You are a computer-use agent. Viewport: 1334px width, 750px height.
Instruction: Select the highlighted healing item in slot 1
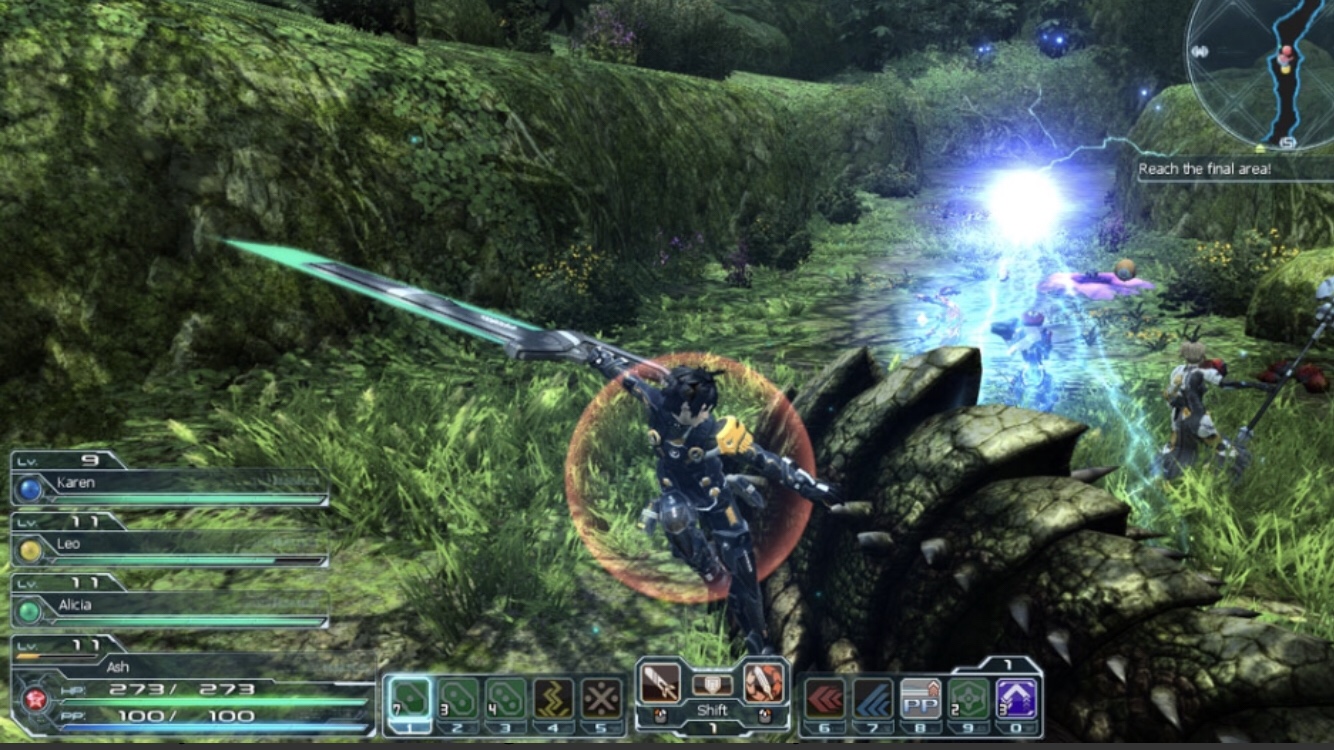(x=409, y=697)
